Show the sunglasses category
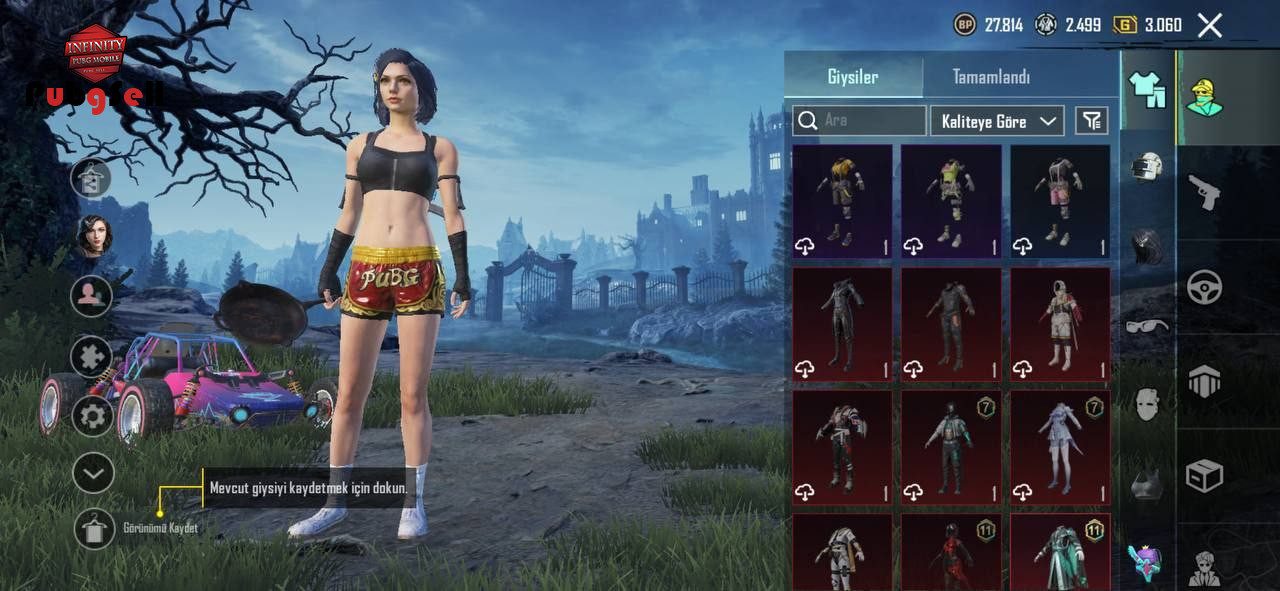 1147,326
